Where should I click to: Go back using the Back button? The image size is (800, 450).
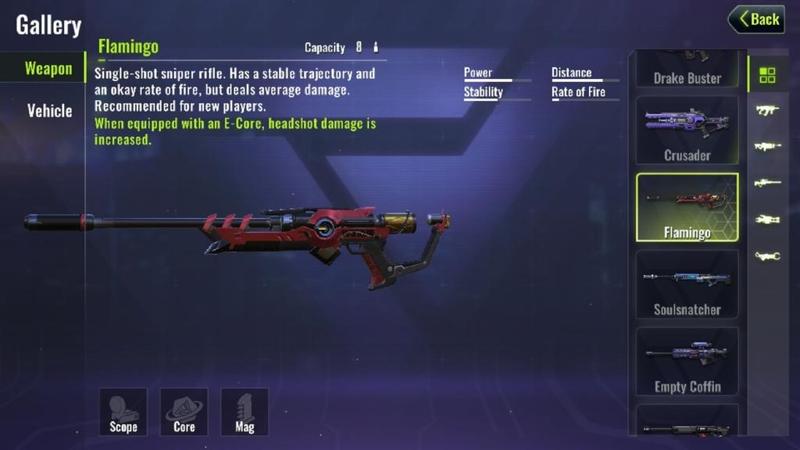pyautogui.click(x=756, y=19)
